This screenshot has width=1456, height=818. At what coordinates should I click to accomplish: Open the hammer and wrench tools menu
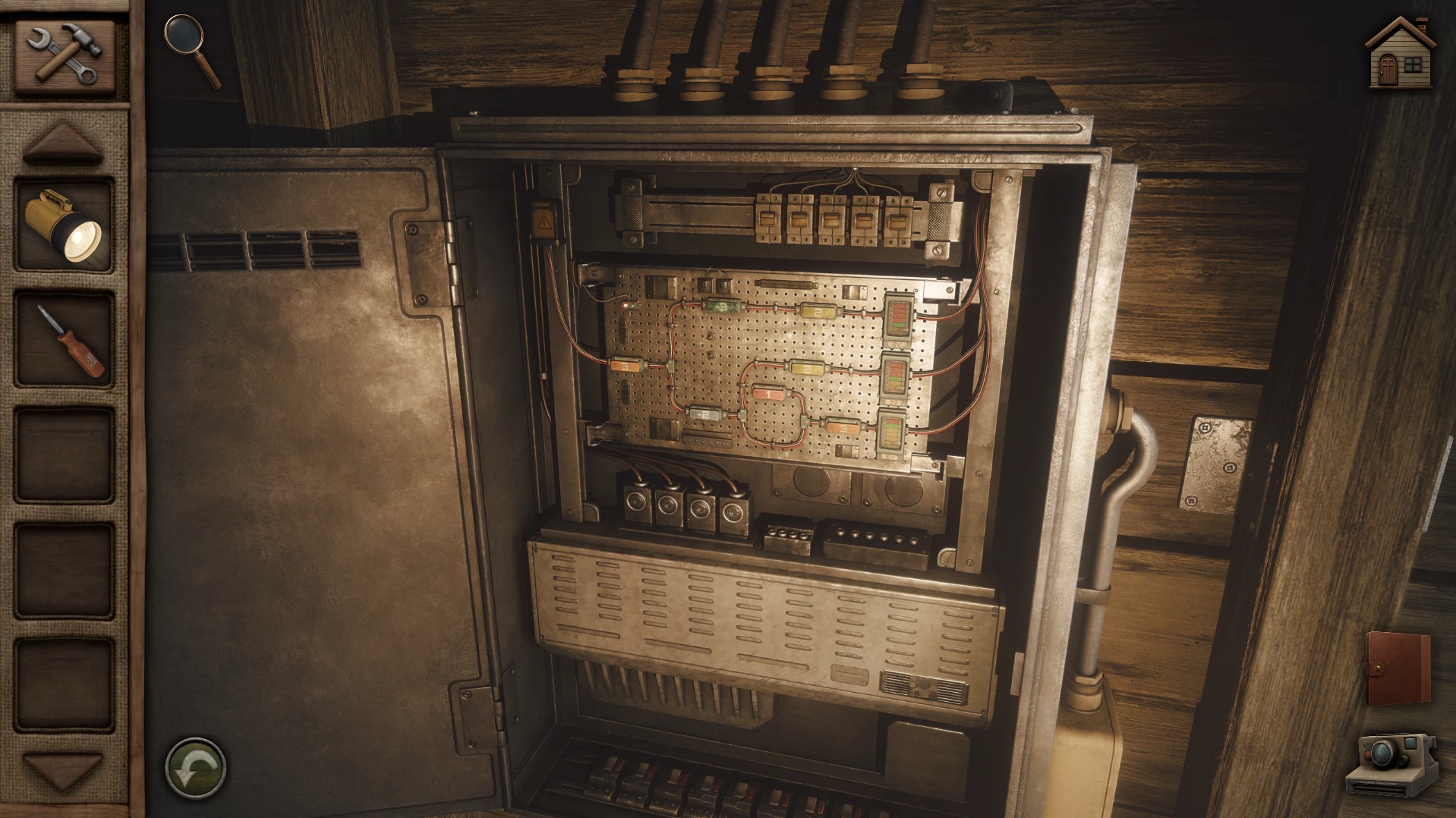[64, 55]
